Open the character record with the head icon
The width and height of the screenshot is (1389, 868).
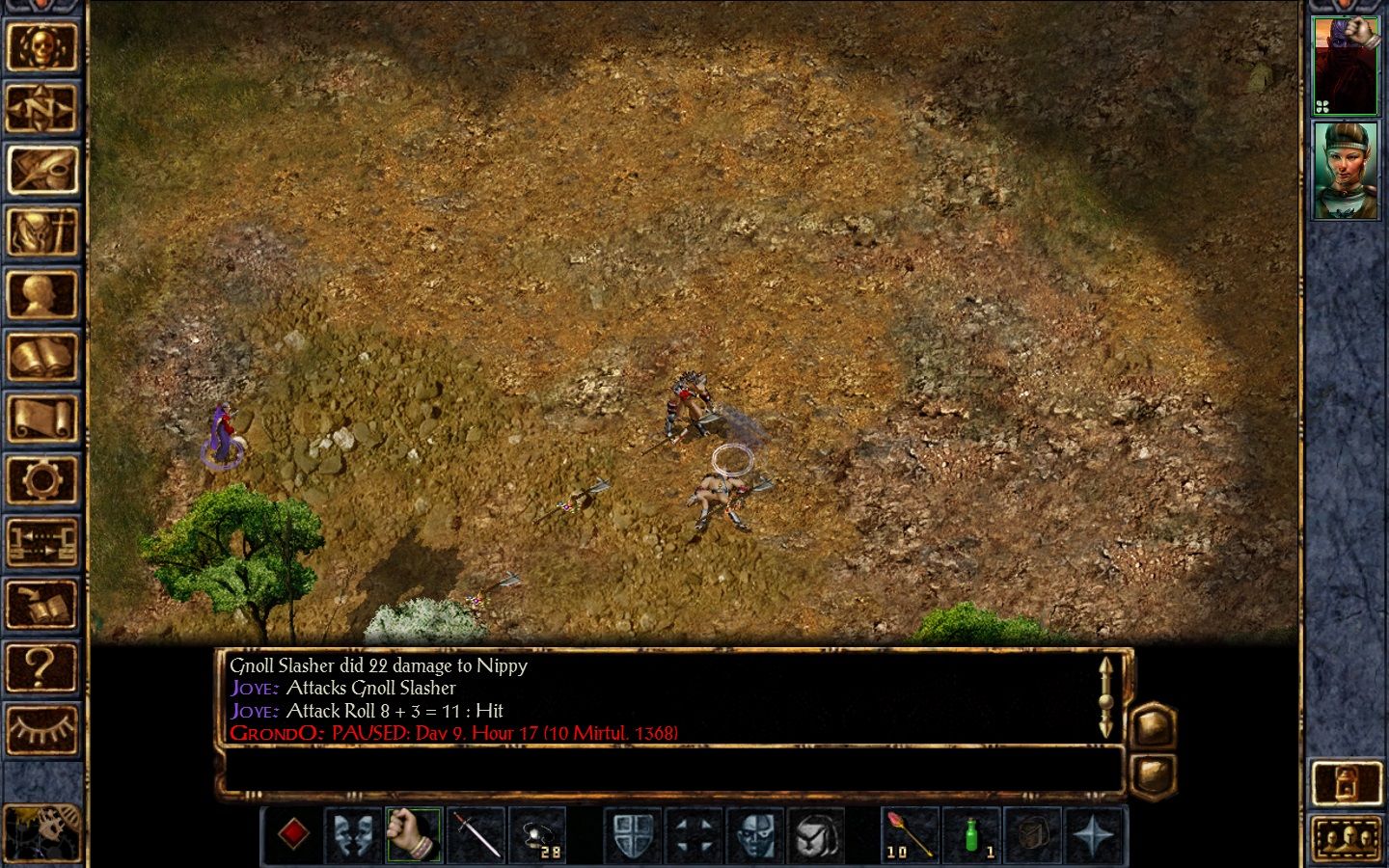(41, 295)
